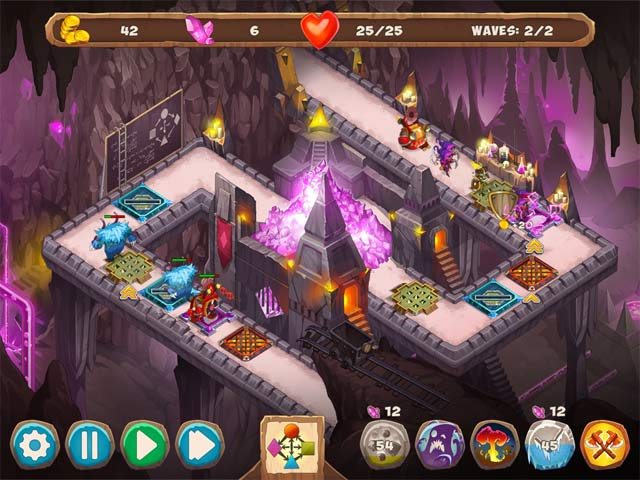The image size is (640, 480).
Task: Choose the ice freeze ability on cooldown
Action: pyautogui.click(x=549, y=444)
